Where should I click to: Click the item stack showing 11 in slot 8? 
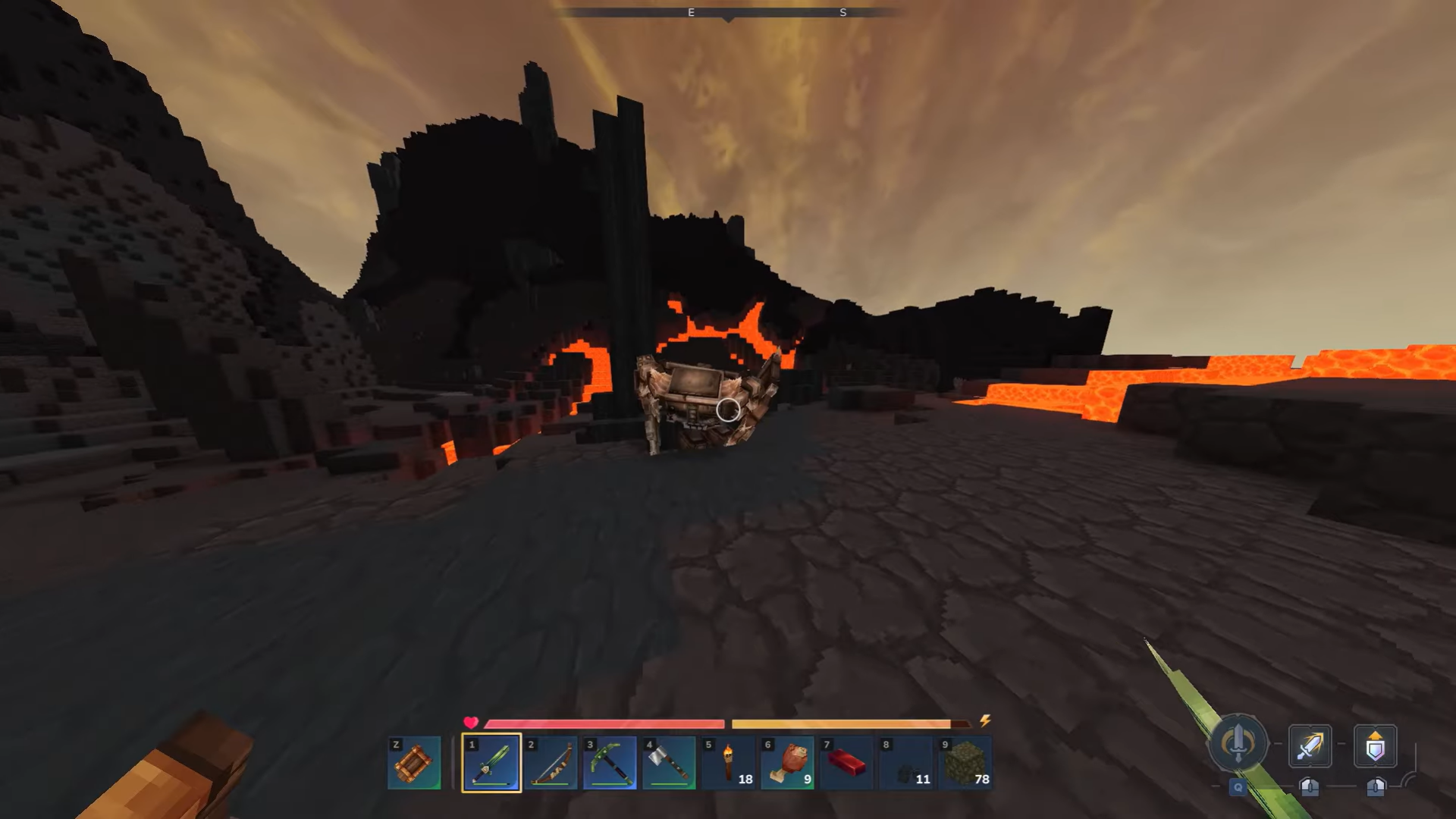(905, 762)
